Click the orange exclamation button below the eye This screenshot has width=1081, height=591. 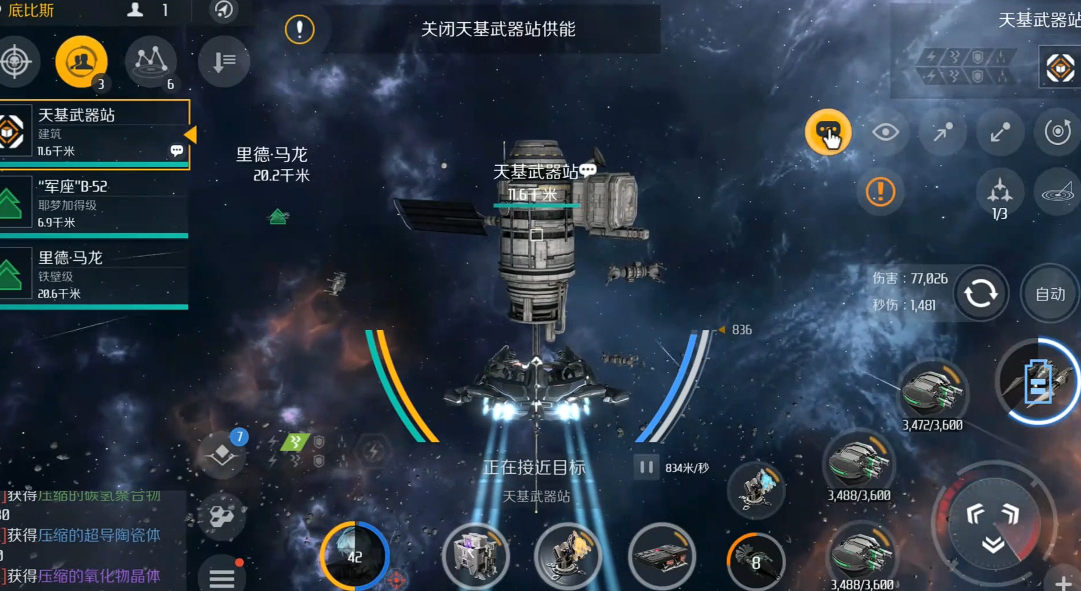pyautogui.click(x=880, y=190)
